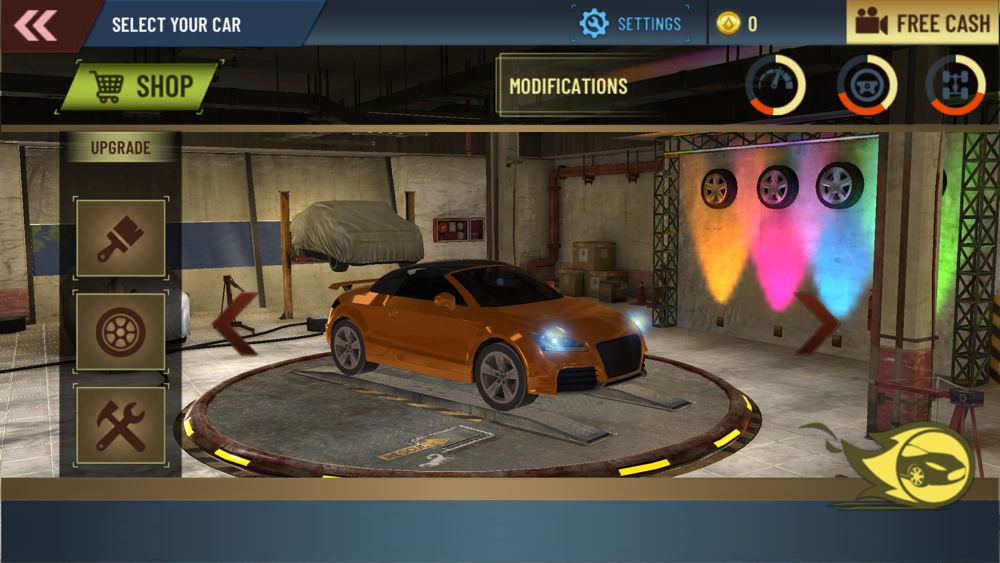Watch a video for Free Cash
Screen dimensions: 1000x563
(x=923, y=23)
